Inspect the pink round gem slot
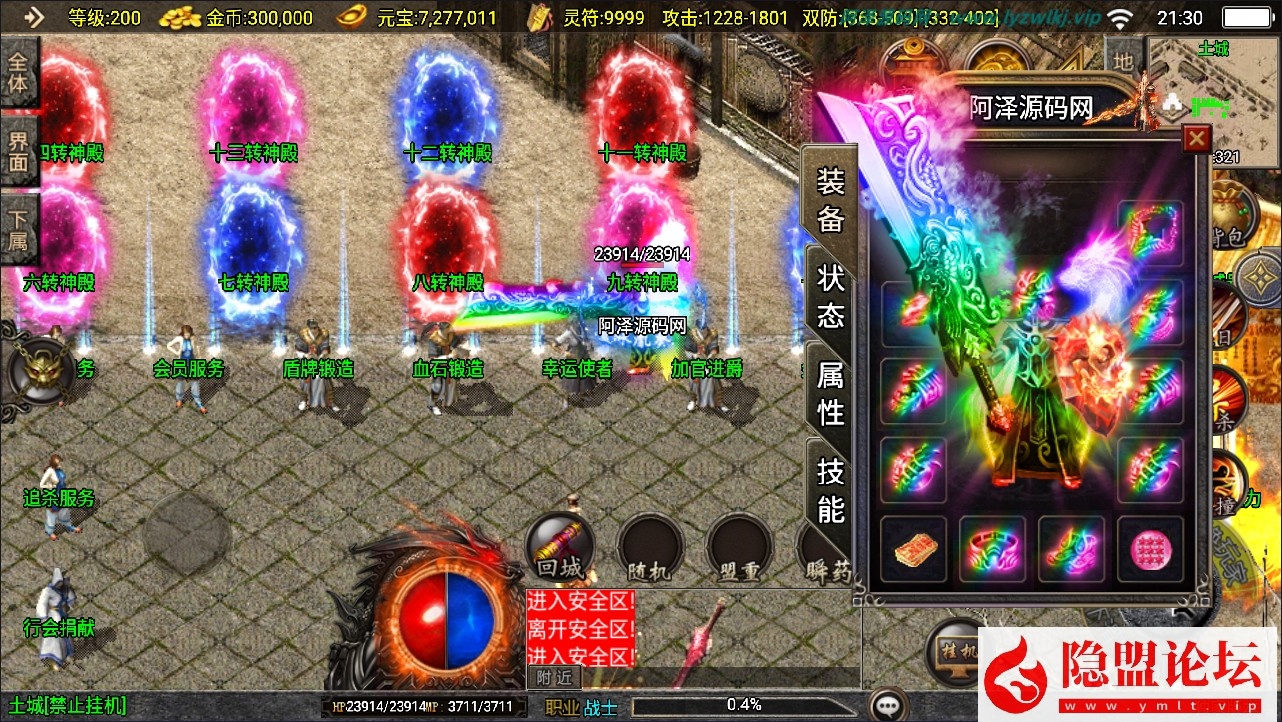1282x722 pixels. tap(1150, 549)
